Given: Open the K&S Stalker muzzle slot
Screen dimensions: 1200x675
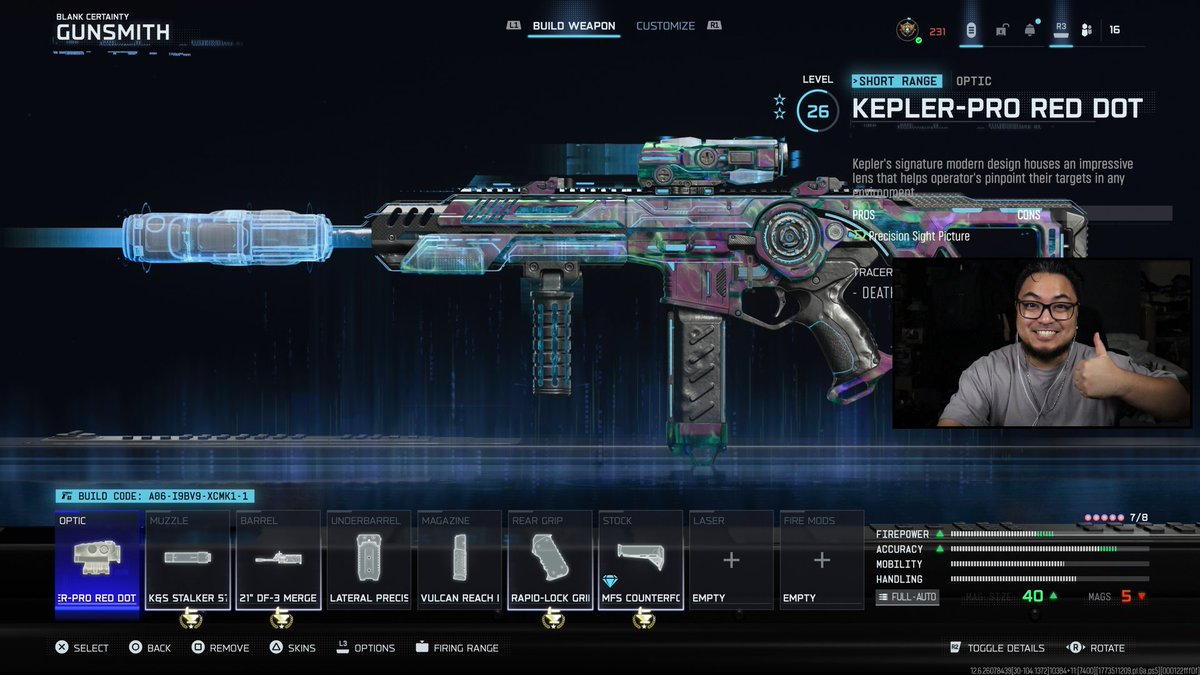Looking at the screenshot, I should pos(188,560).
